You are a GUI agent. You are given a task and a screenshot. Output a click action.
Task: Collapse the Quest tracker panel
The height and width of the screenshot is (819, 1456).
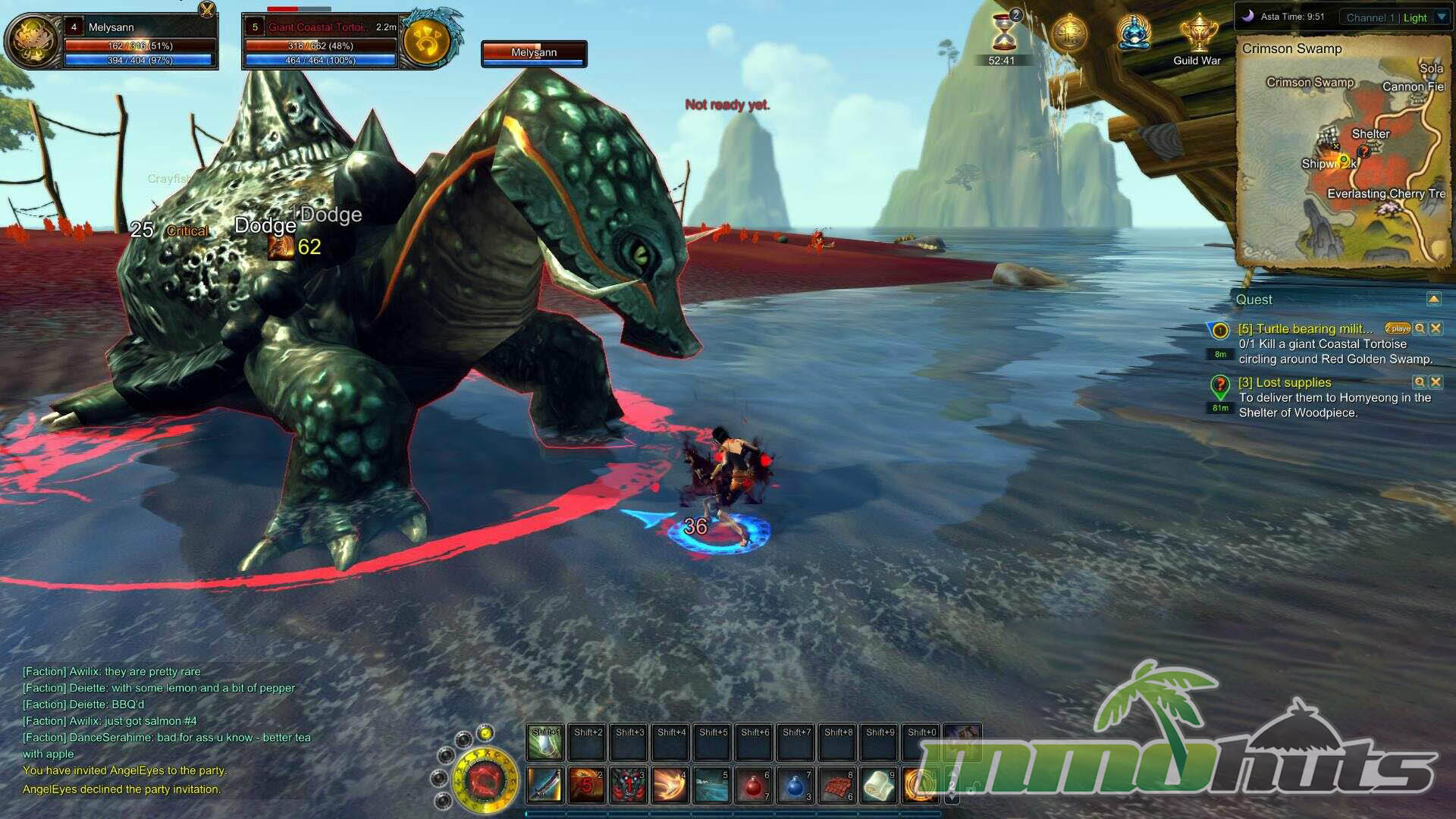point(1433,300)
